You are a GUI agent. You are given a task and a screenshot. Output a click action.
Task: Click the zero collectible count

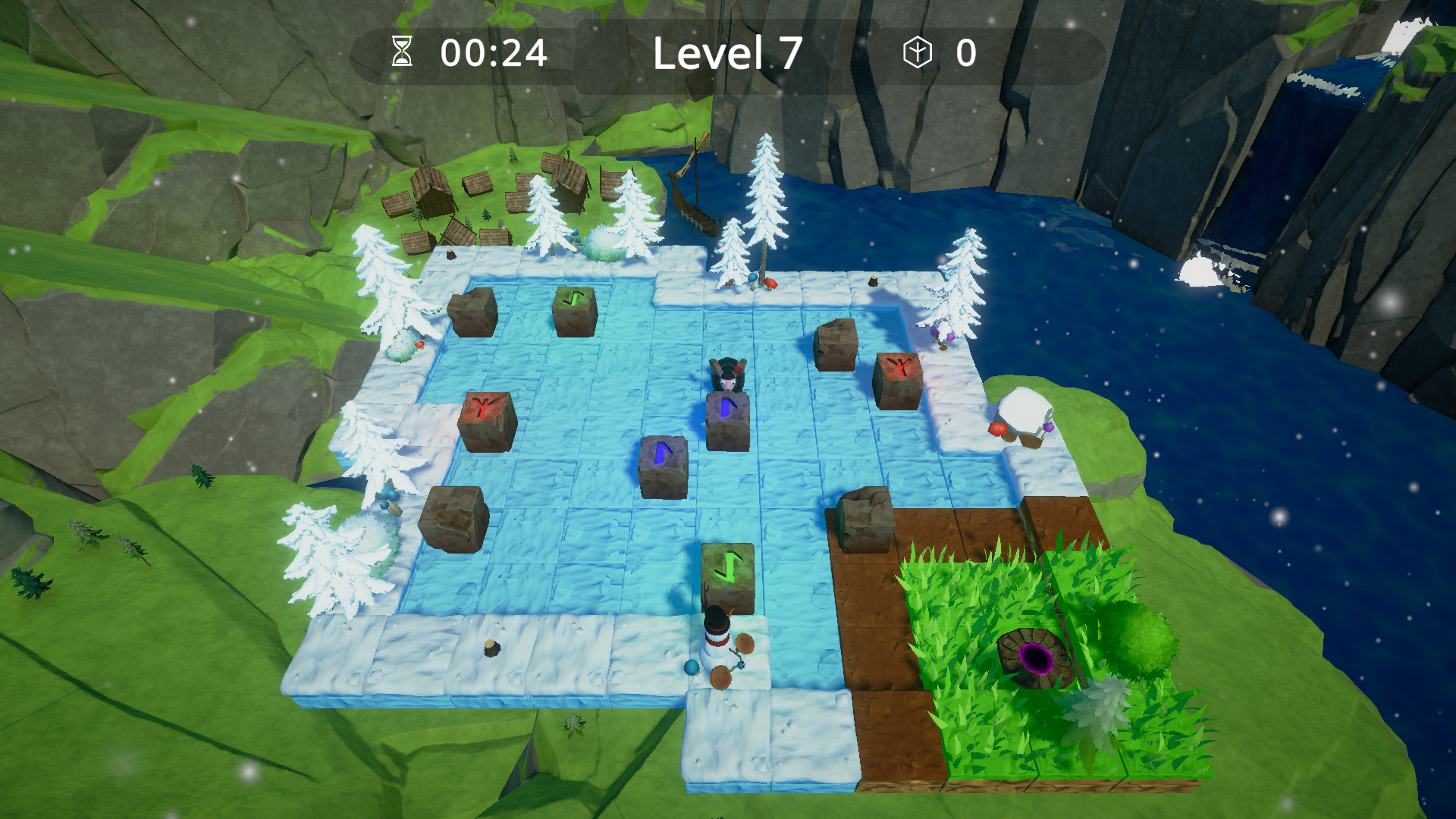coord(965,53)
